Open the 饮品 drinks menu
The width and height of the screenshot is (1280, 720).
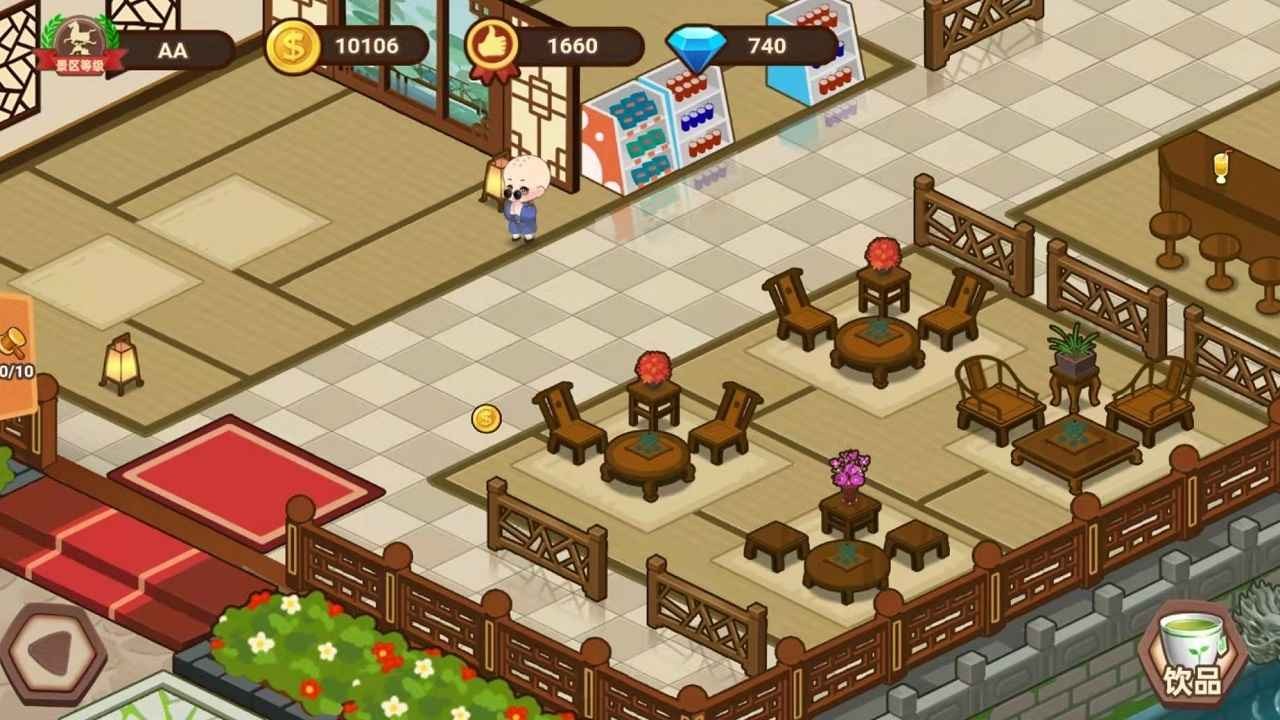[1192, 654]
